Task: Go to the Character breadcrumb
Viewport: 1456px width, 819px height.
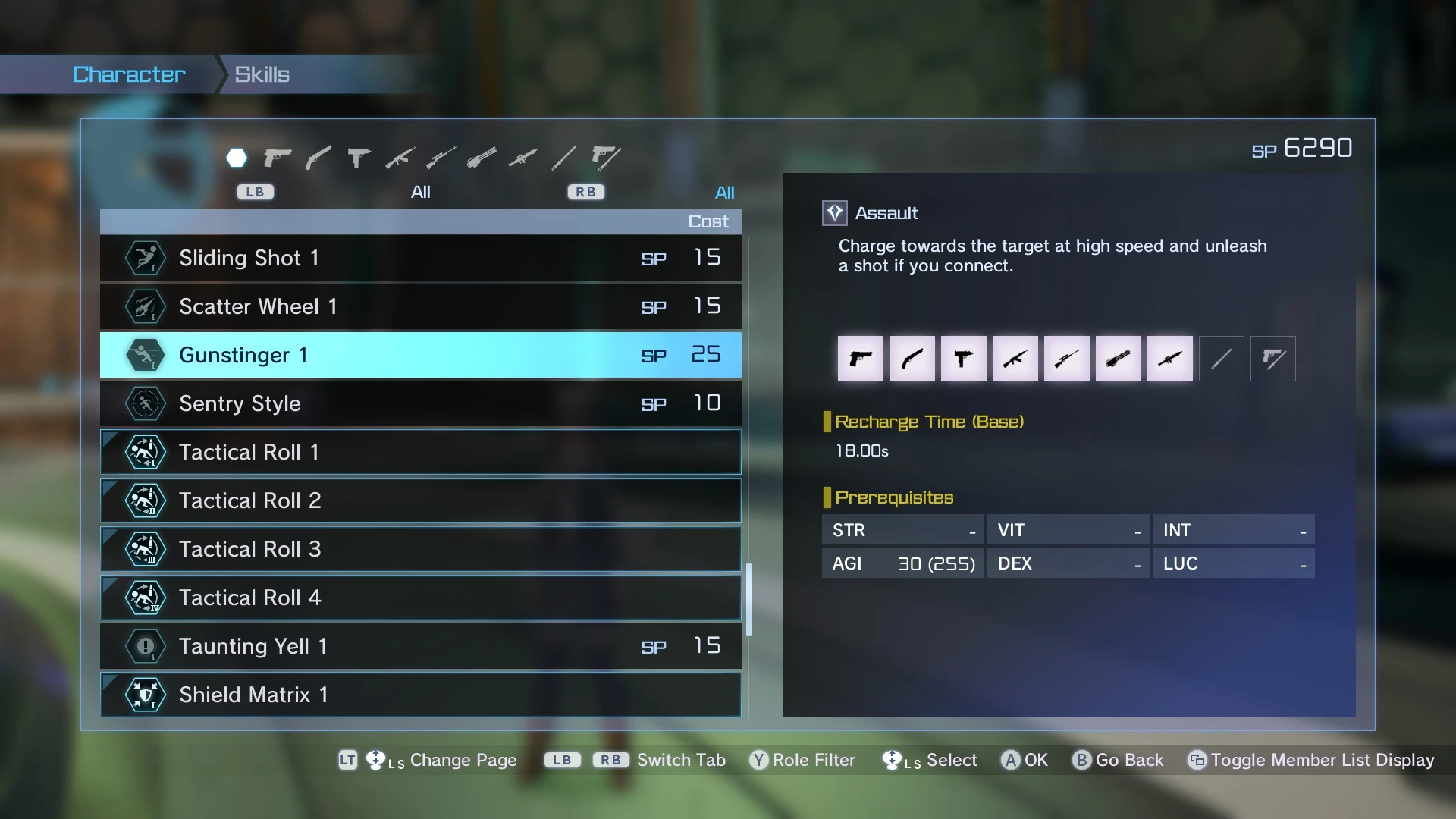Action: point(129,74)
